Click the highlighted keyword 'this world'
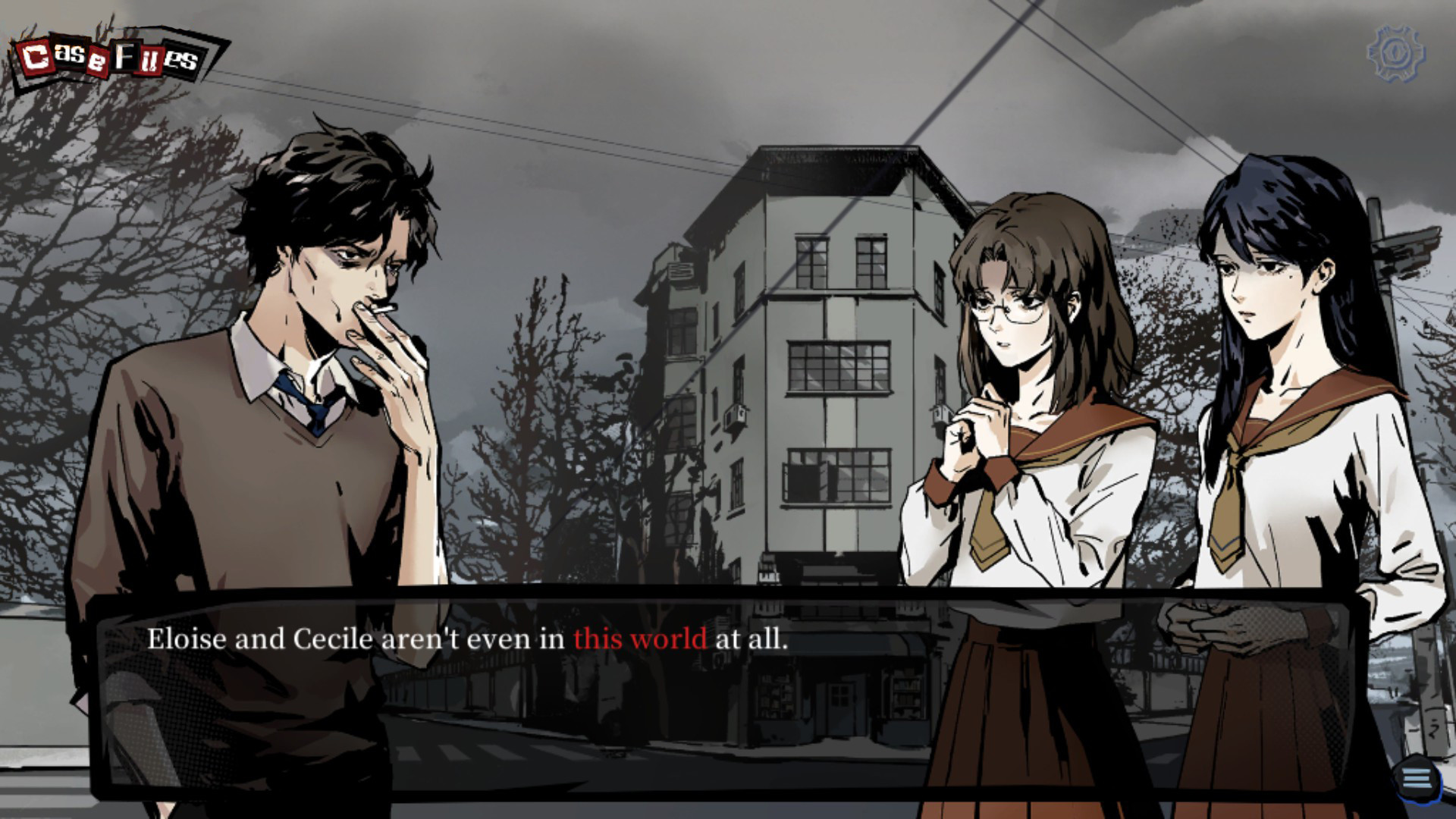 point(642,641)
